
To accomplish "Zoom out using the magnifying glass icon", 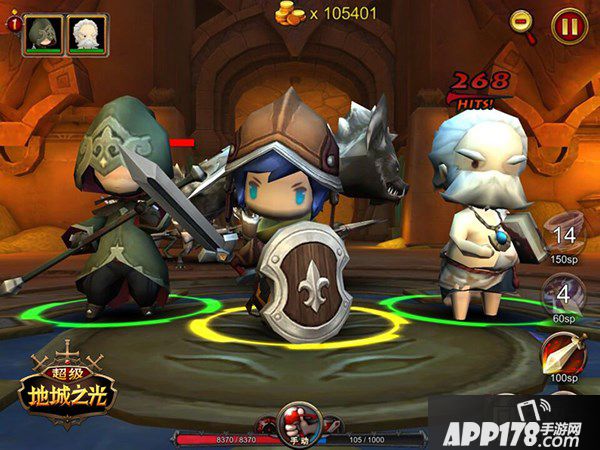I will [x=522, y=23].
